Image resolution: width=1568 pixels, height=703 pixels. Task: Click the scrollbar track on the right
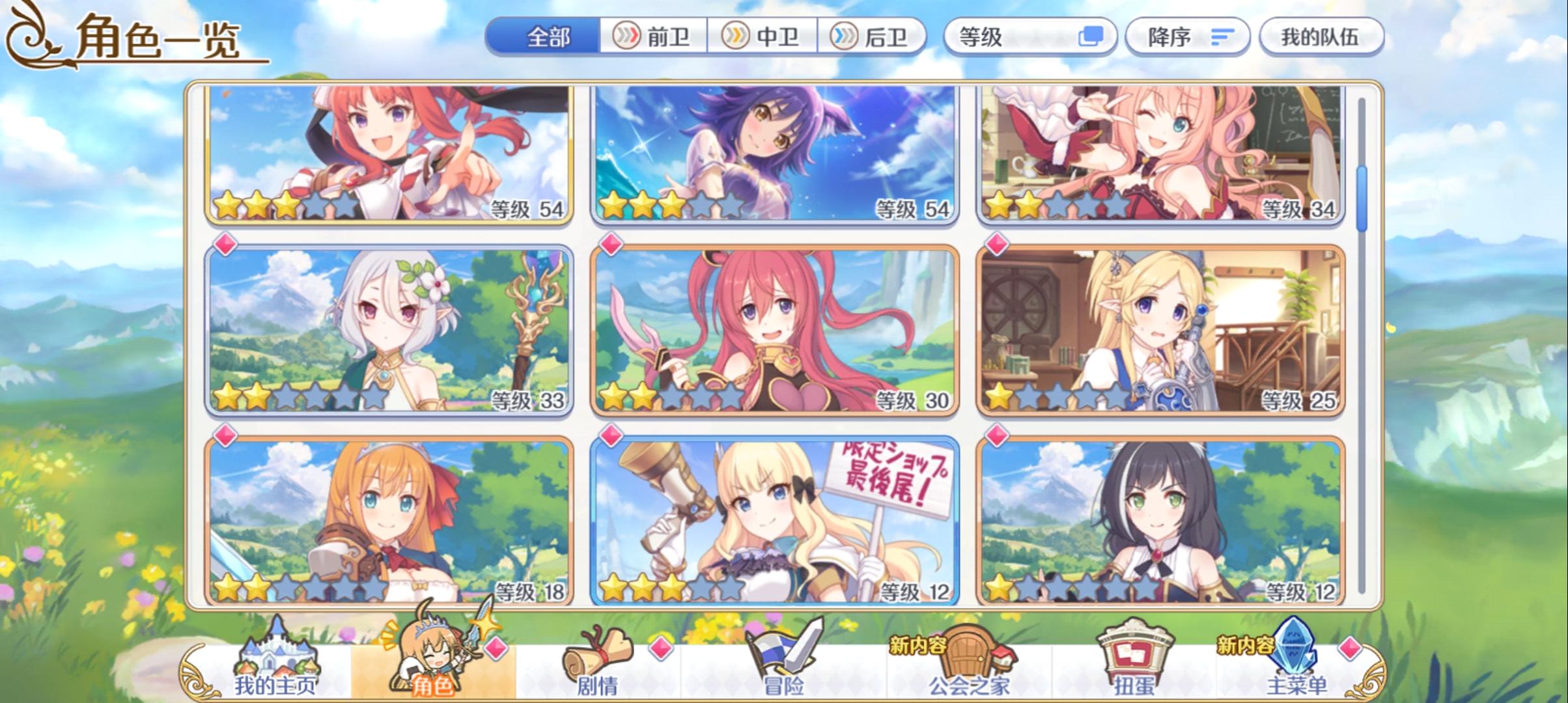click(x=1364, y=391)
